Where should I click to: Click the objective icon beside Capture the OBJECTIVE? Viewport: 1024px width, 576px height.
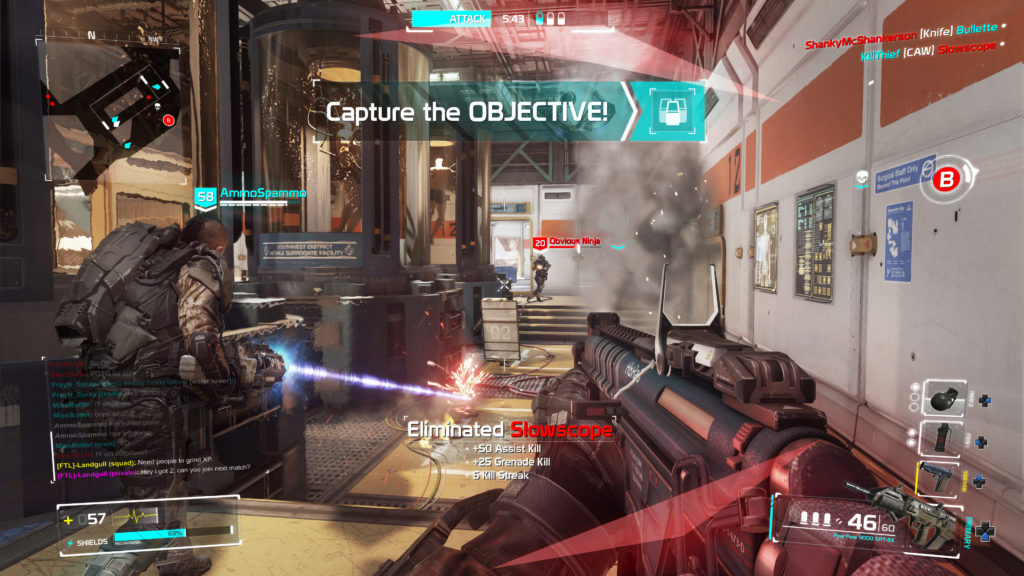pos(667,111)
